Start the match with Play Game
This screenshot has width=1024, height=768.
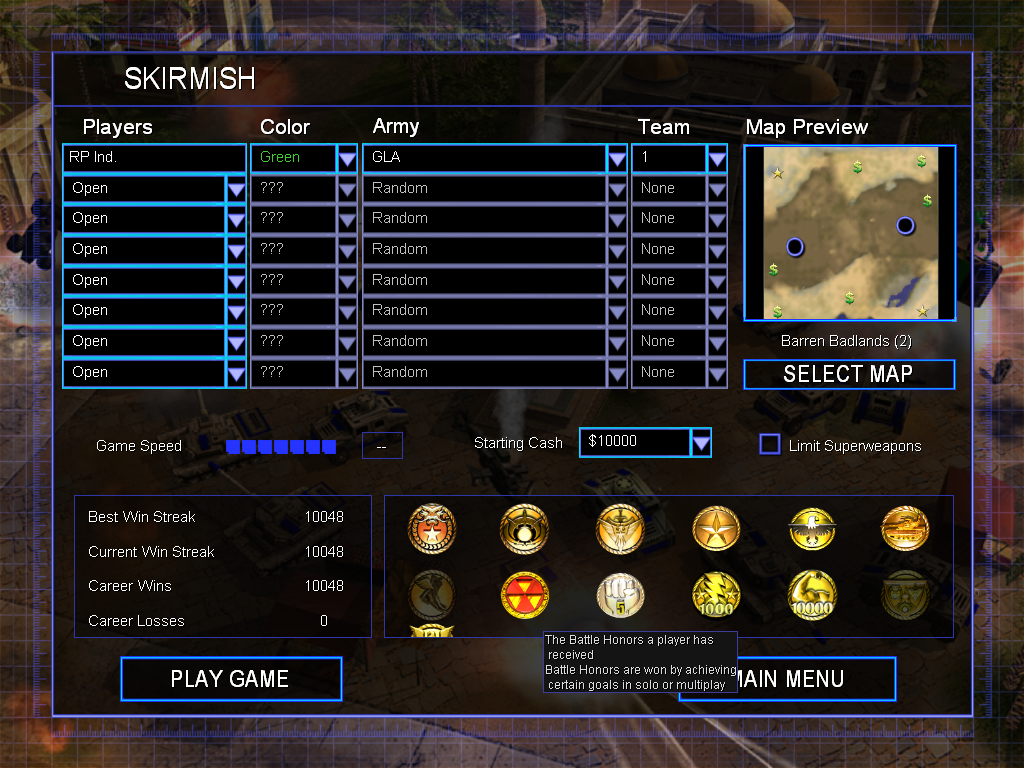click(x=231, y=679)
